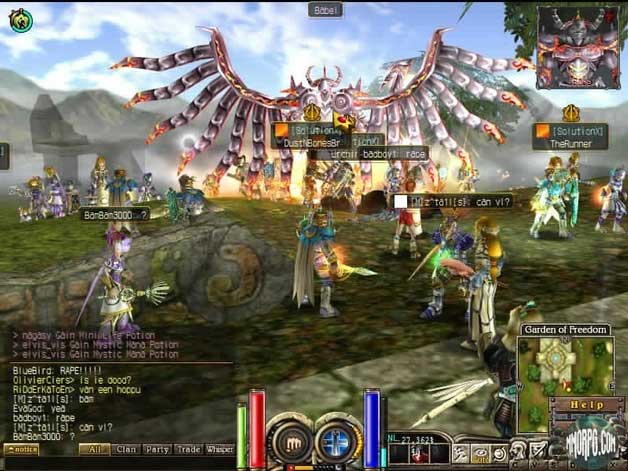Screen dimensions: 628x471
Task: Open the Whisper chat tab
Action: click(x=219, y=450)
